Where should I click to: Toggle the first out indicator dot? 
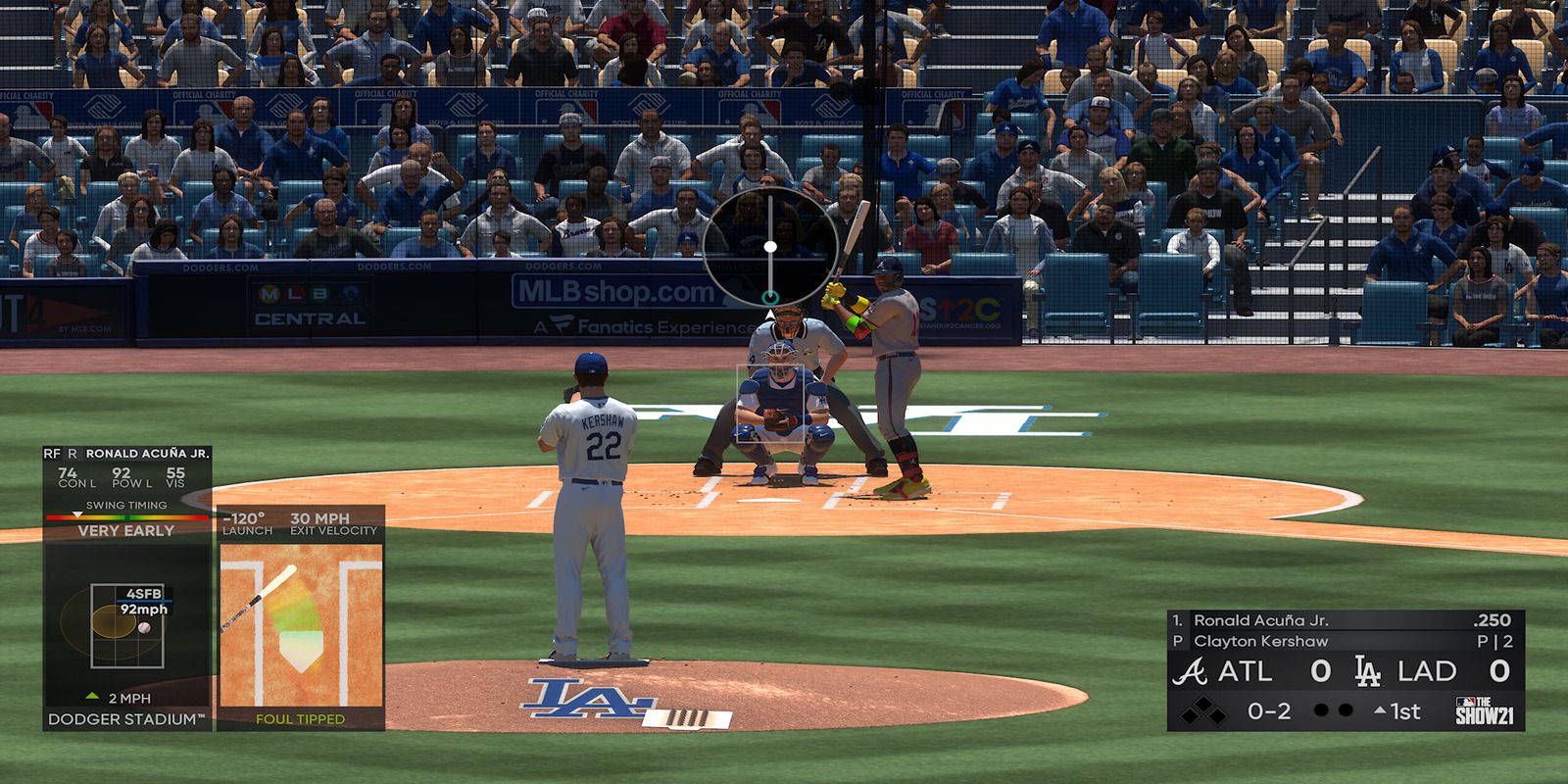(x=1321, y=710)
